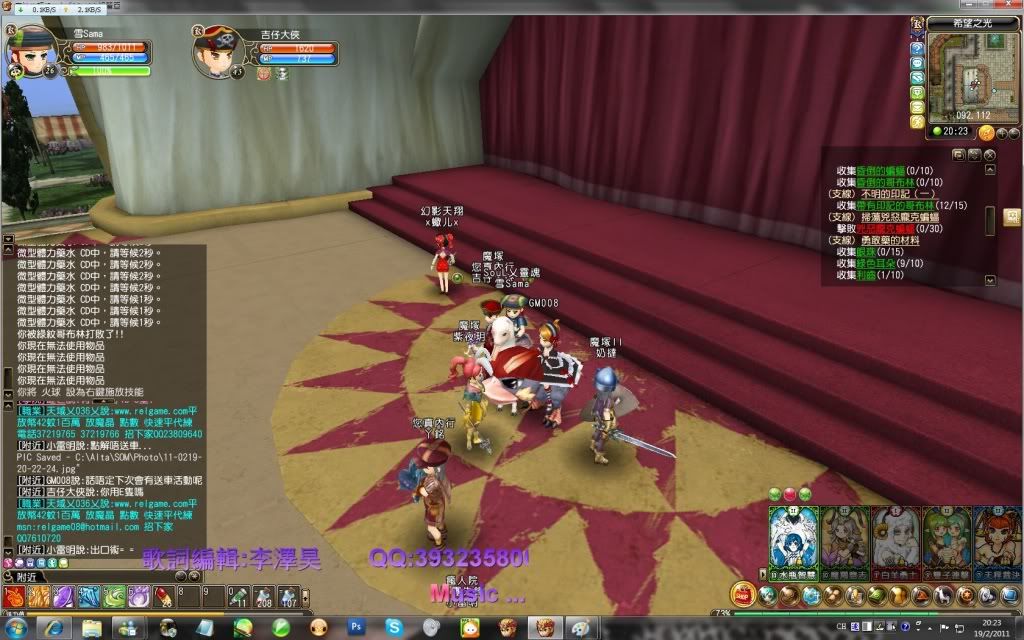Use the purple orb skill in slot 3
The image size is (1024, 640).
(x=64, y=597)
